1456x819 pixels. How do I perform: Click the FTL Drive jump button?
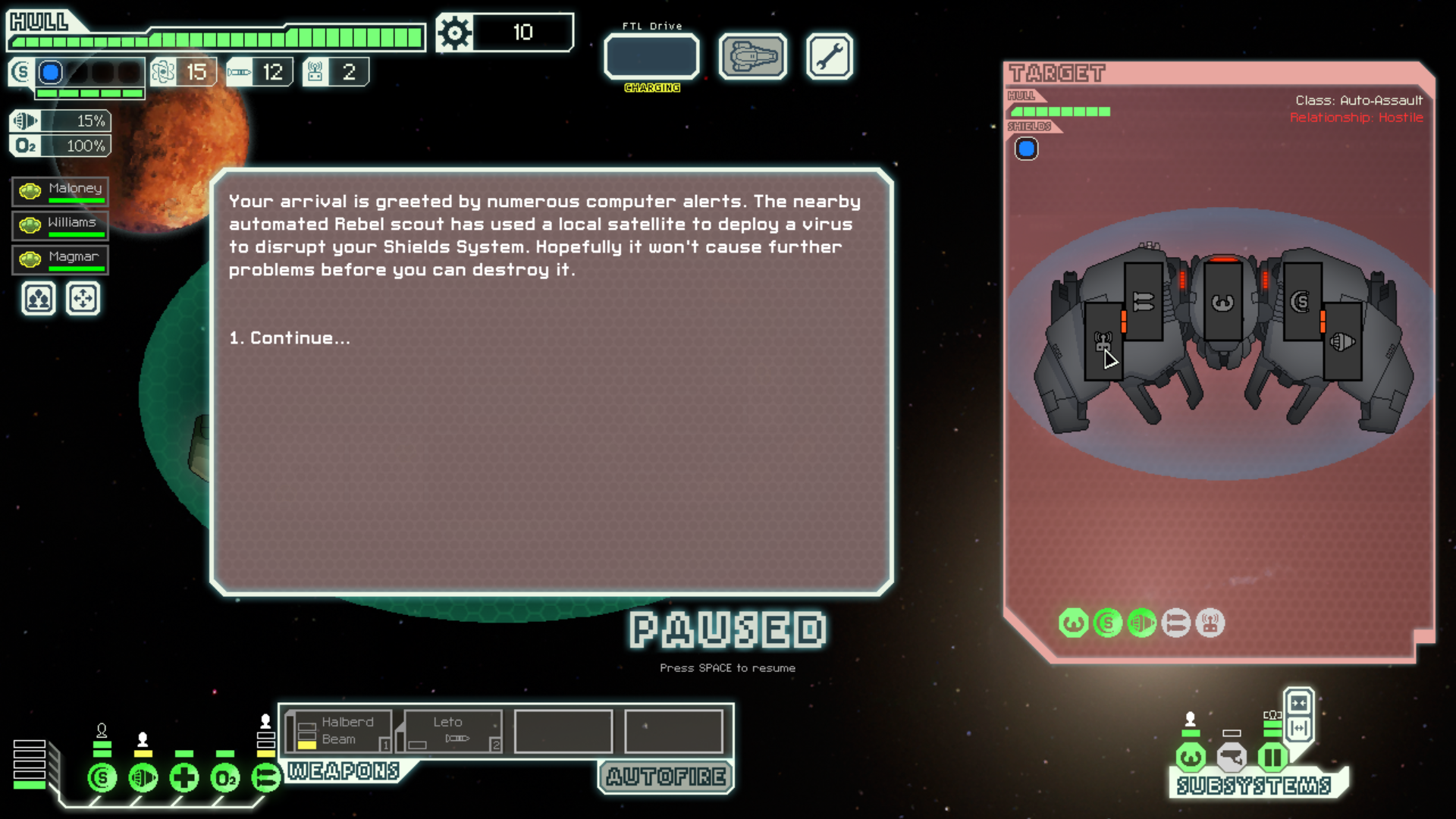click(x=651, y=56)
